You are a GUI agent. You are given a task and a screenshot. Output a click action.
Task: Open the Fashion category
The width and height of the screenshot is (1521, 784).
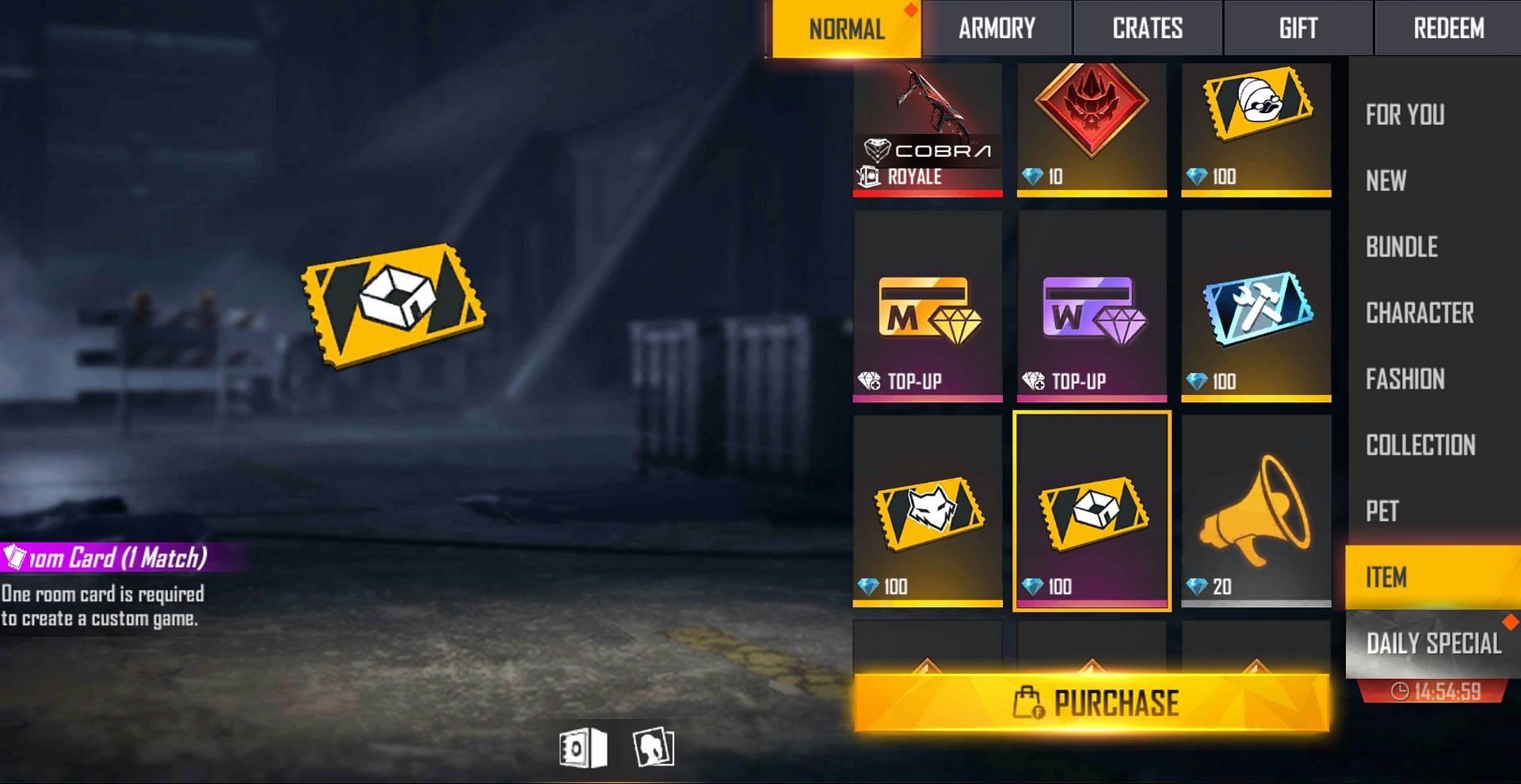tap(1405, 379)
